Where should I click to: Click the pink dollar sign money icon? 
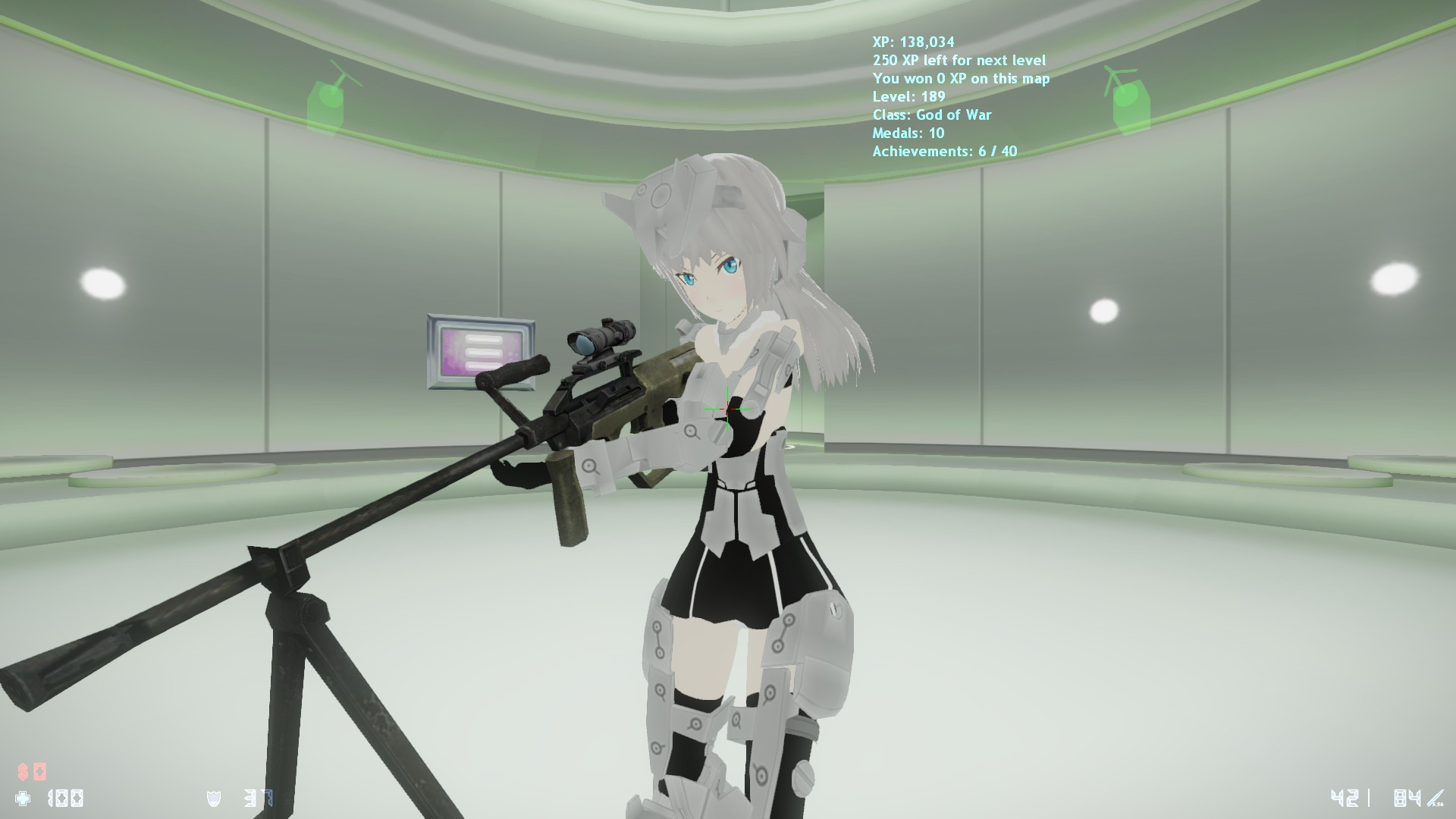click(x=21, y=771)
